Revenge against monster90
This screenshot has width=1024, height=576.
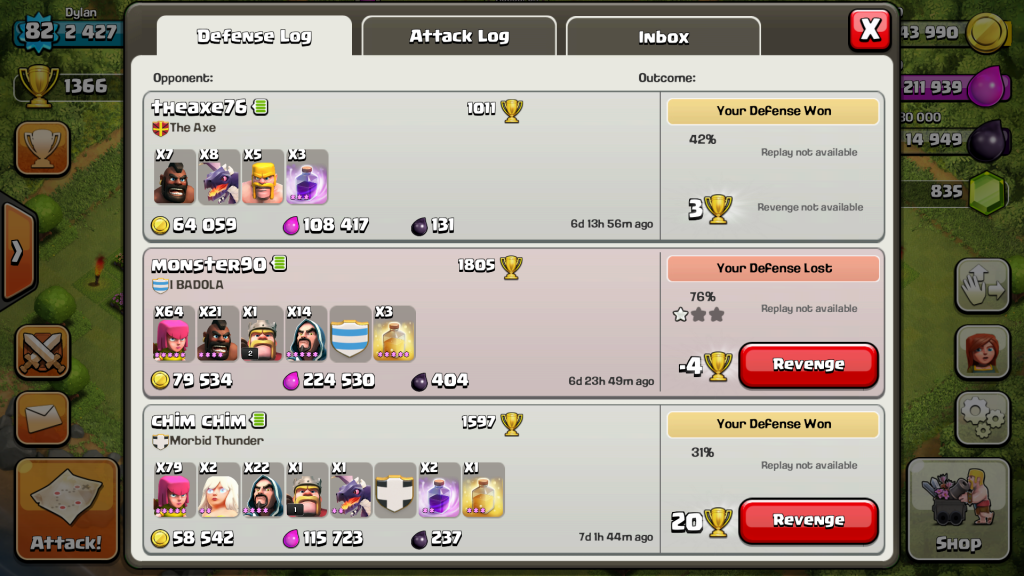(808, 365)
